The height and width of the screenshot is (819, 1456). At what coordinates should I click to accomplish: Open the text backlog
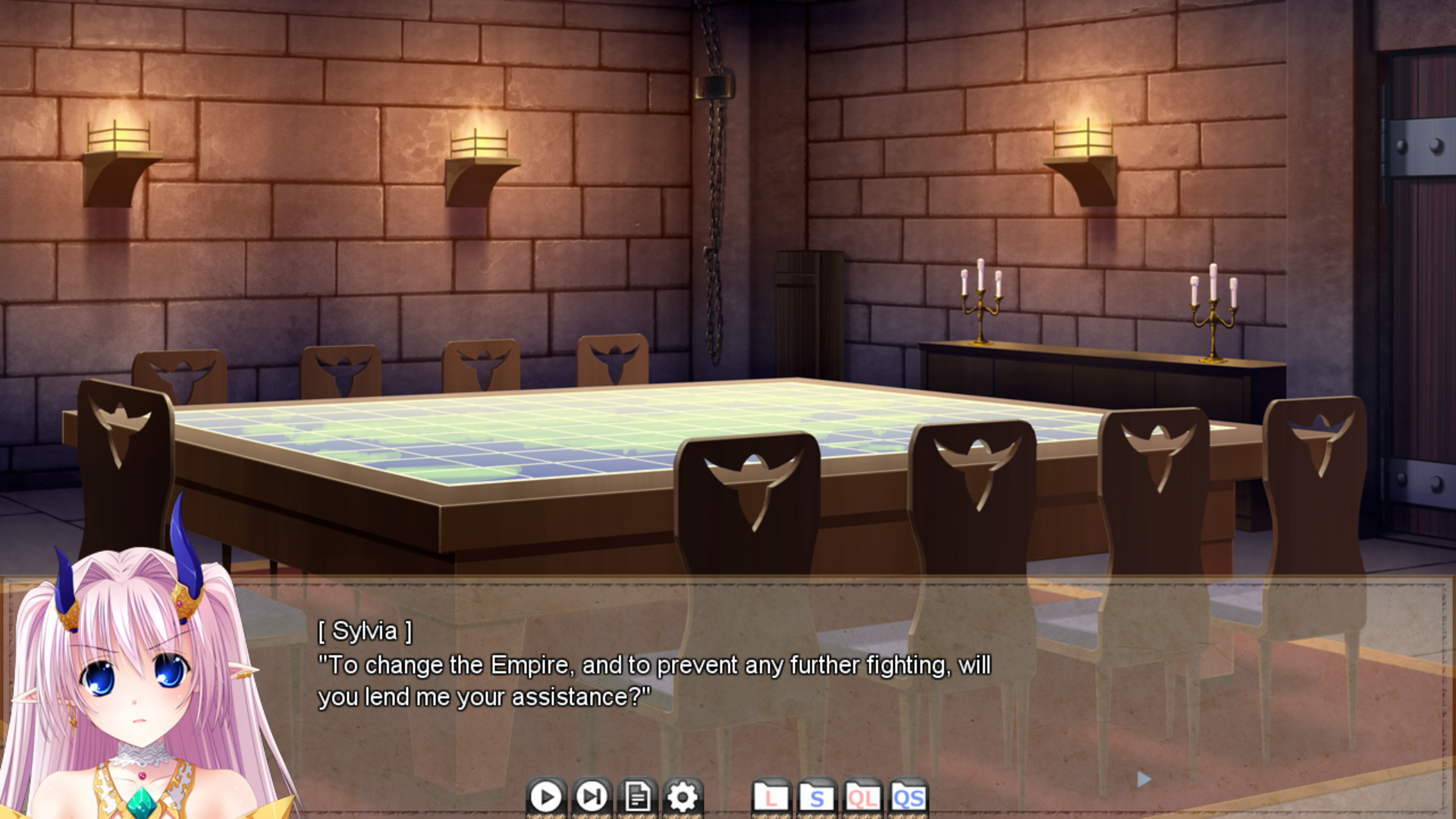(x=637, y=797)
